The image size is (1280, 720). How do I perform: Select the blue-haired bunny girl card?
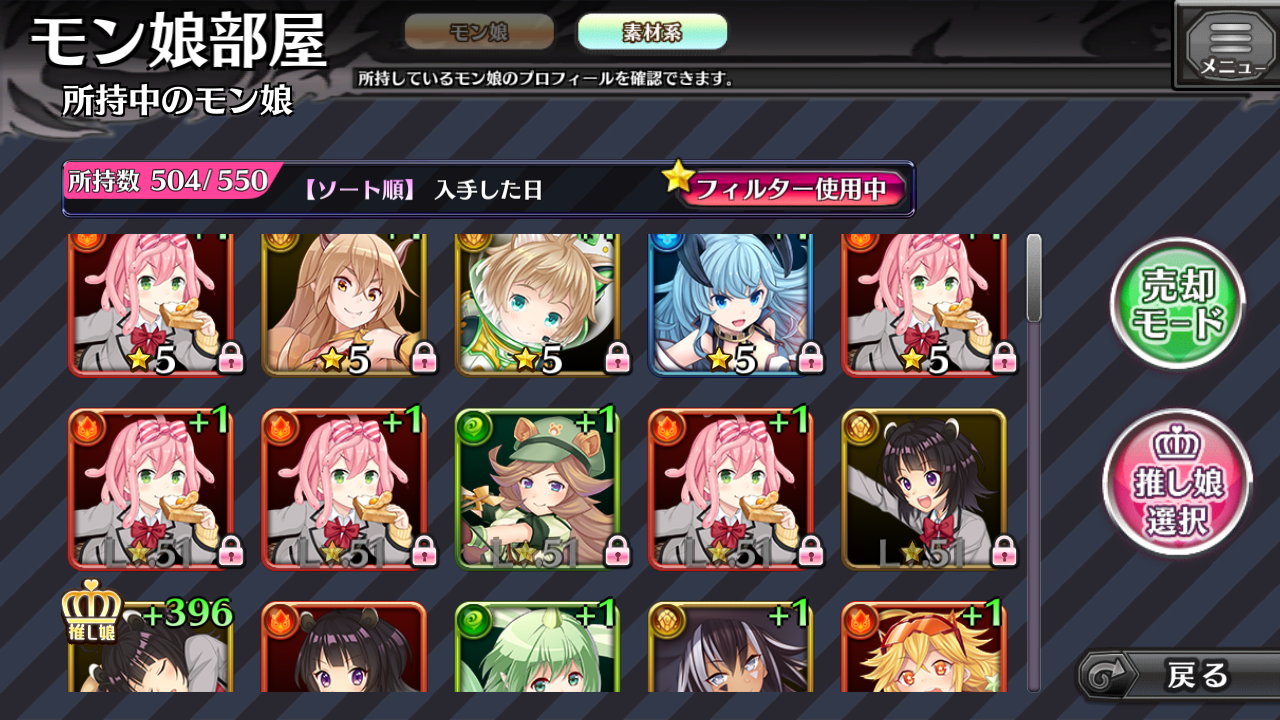pos(731,305)
